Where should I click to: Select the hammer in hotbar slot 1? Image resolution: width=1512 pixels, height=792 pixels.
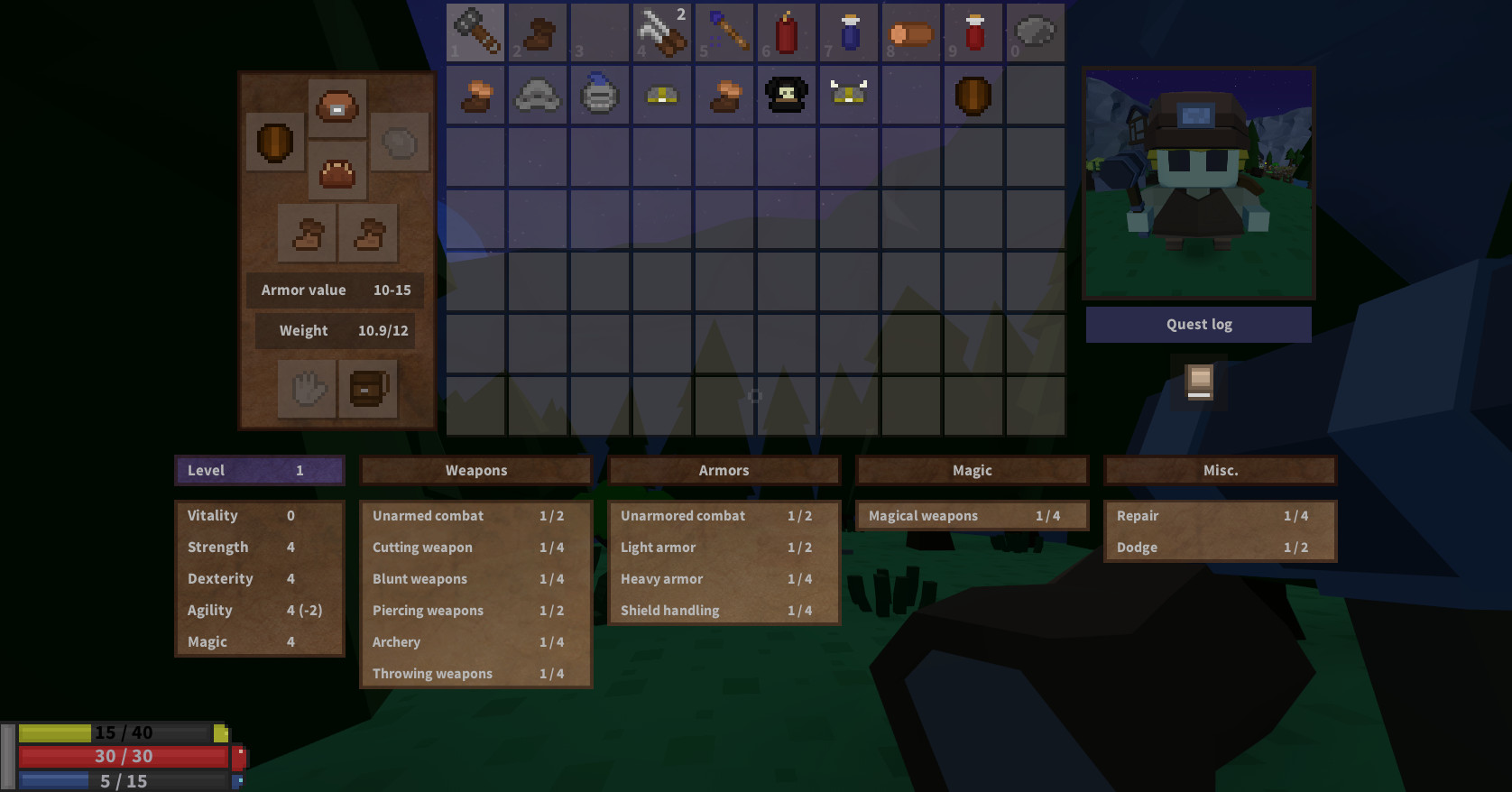click(475, 32)
